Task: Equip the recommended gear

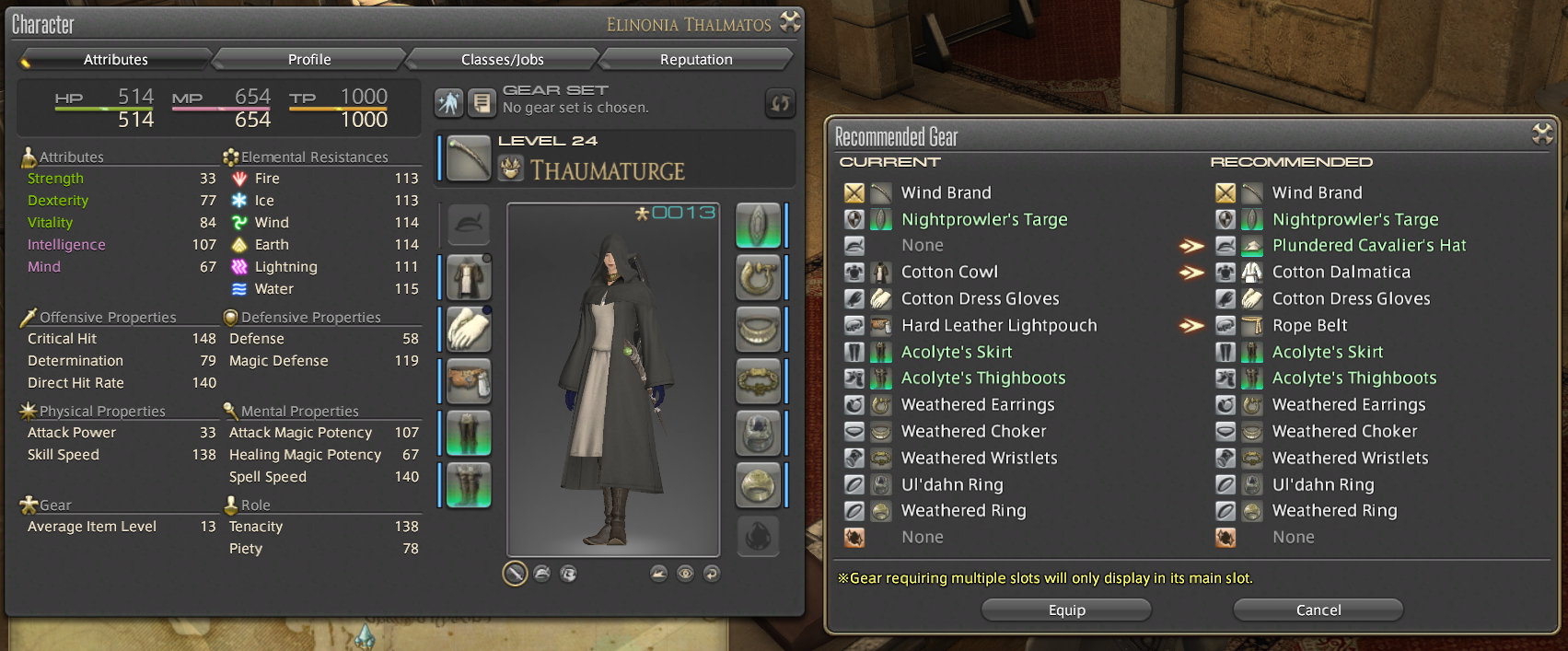Action: click(1066, 610)
